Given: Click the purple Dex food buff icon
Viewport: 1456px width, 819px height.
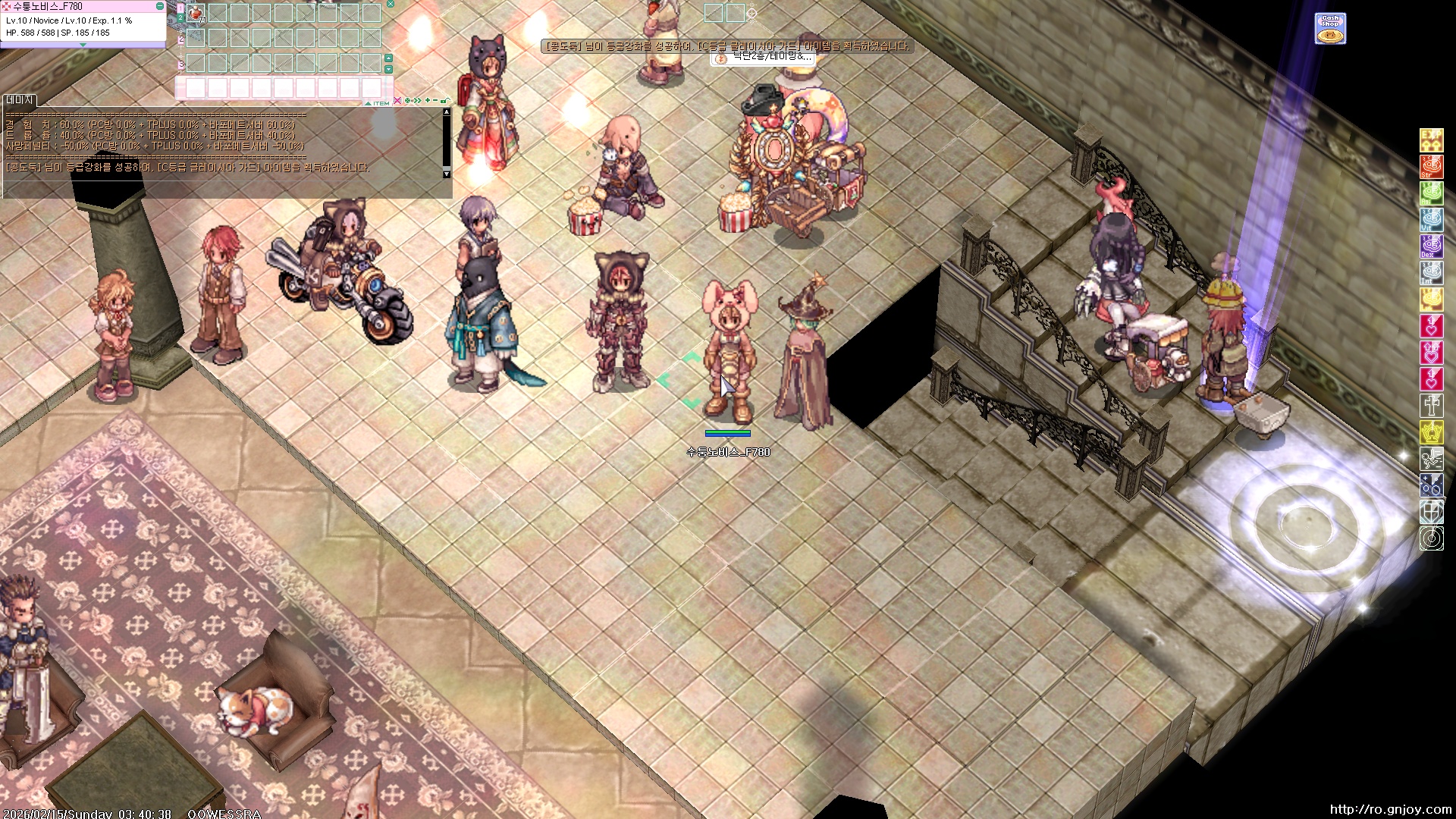Looking at the screenshot, I should click(x=1431, y=246).
